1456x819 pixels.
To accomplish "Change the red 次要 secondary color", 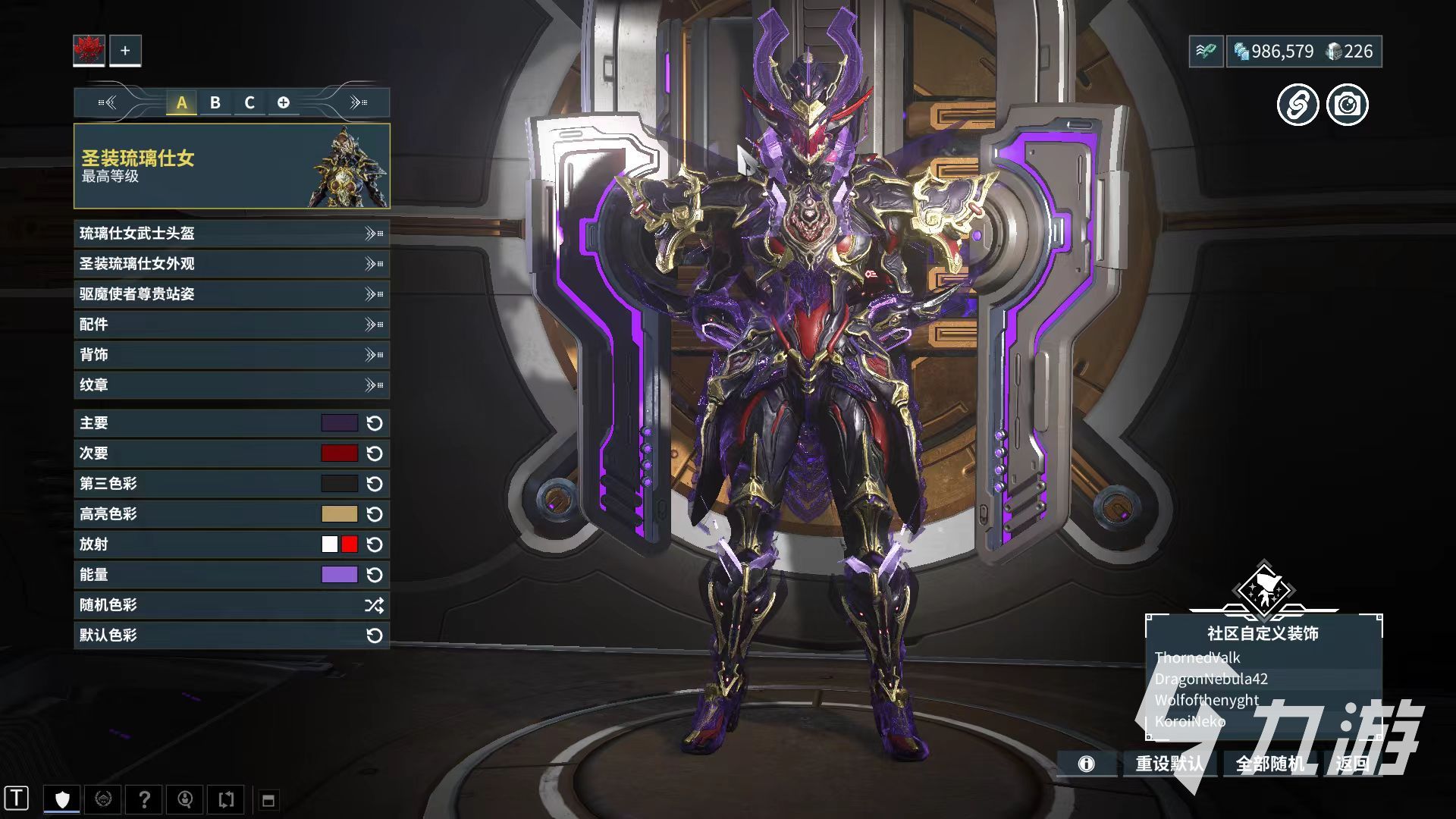I will [339, 453].
